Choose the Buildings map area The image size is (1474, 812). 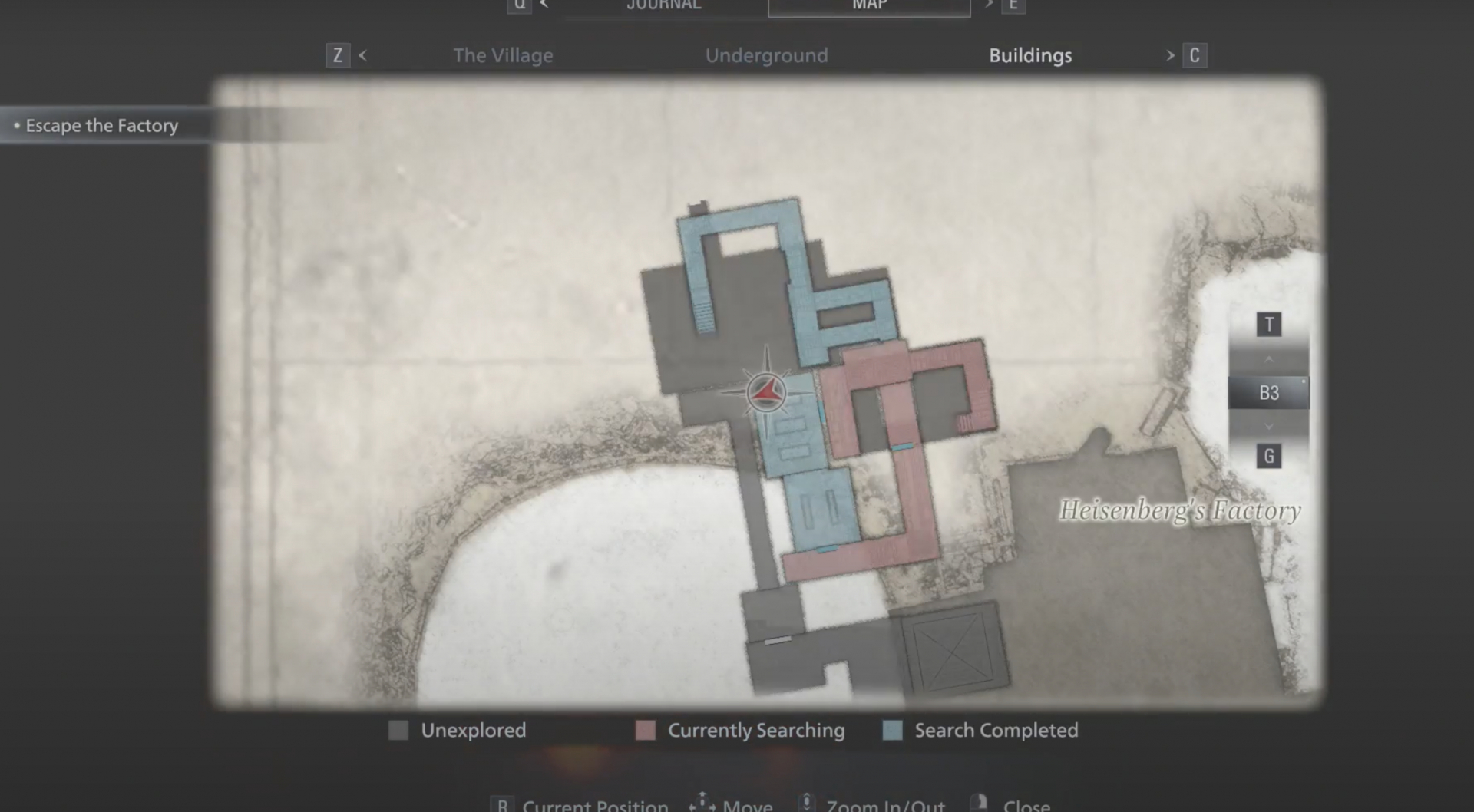click(1030, 55)
